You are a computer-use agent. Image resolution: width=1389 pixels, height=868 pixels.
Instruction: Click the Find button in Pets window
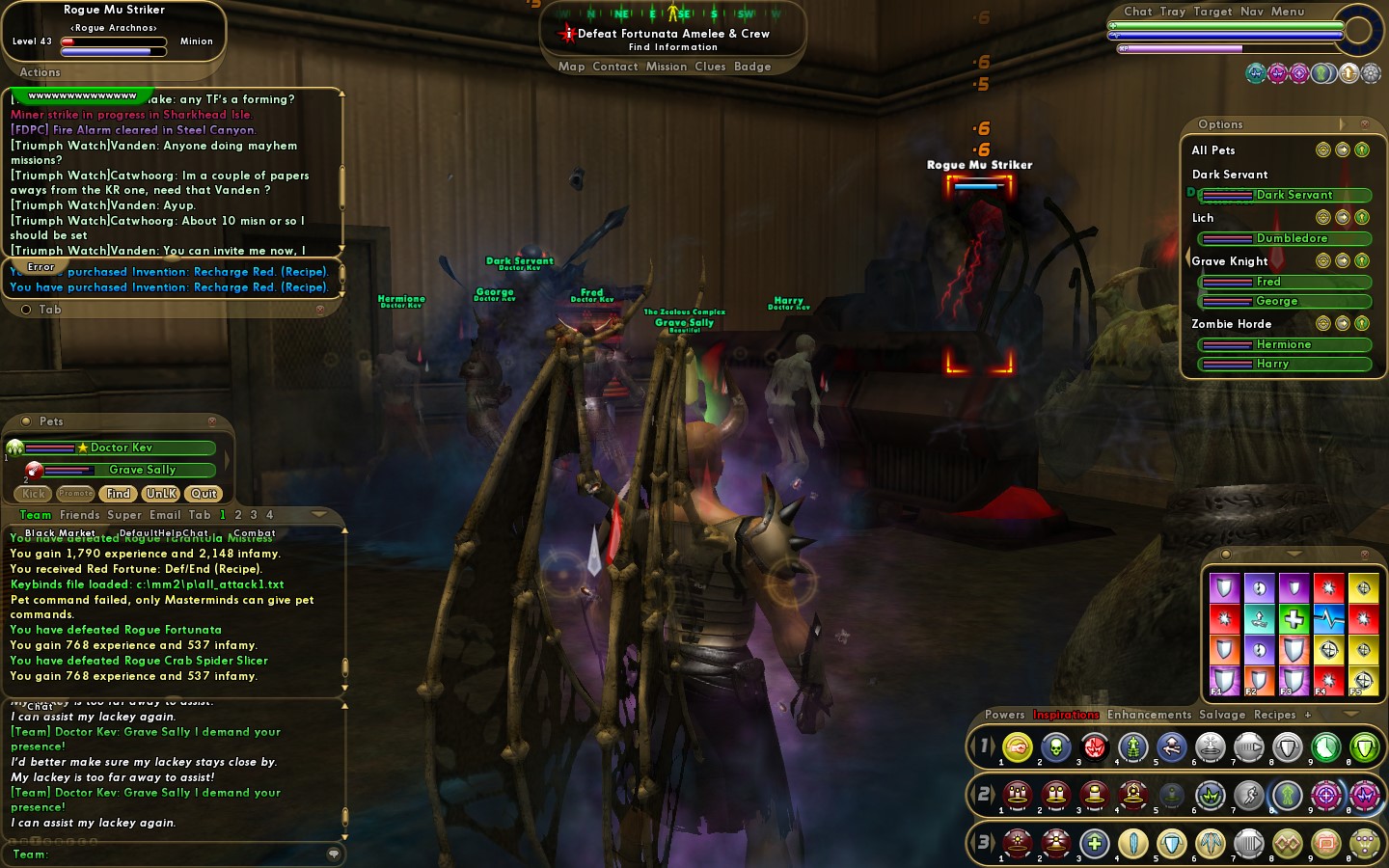[119, 494]
